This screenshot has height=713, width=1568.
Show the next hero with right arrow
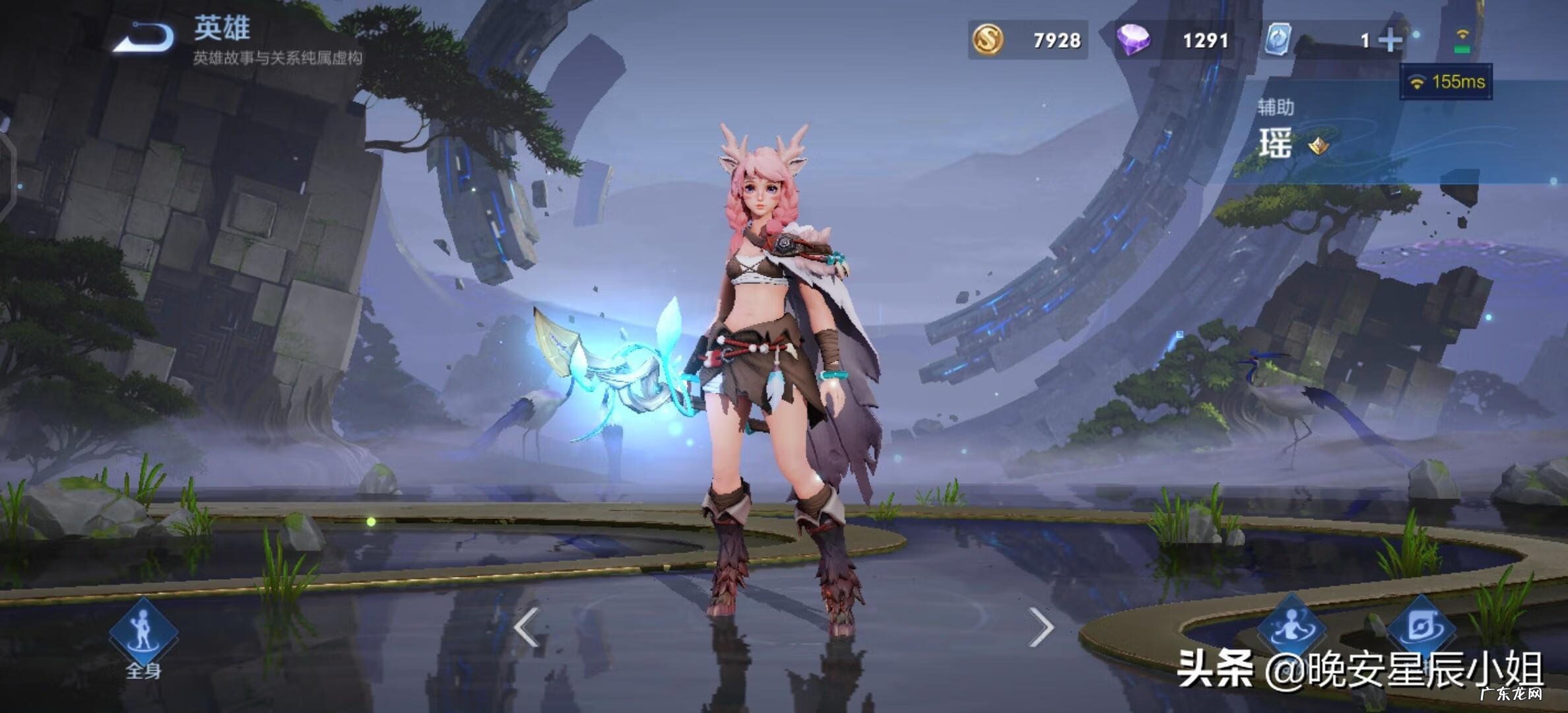coord(1041,627)
